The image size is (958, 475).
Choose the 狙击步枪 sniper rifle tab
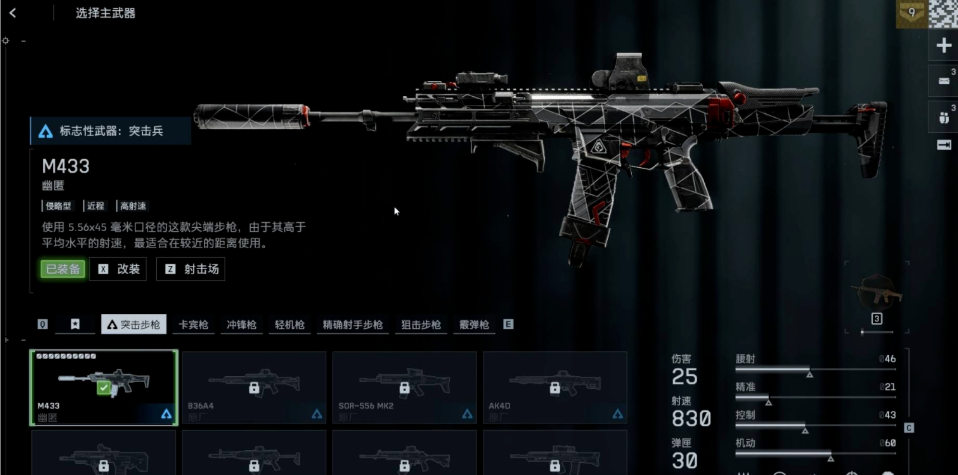[x=421, y=325]
